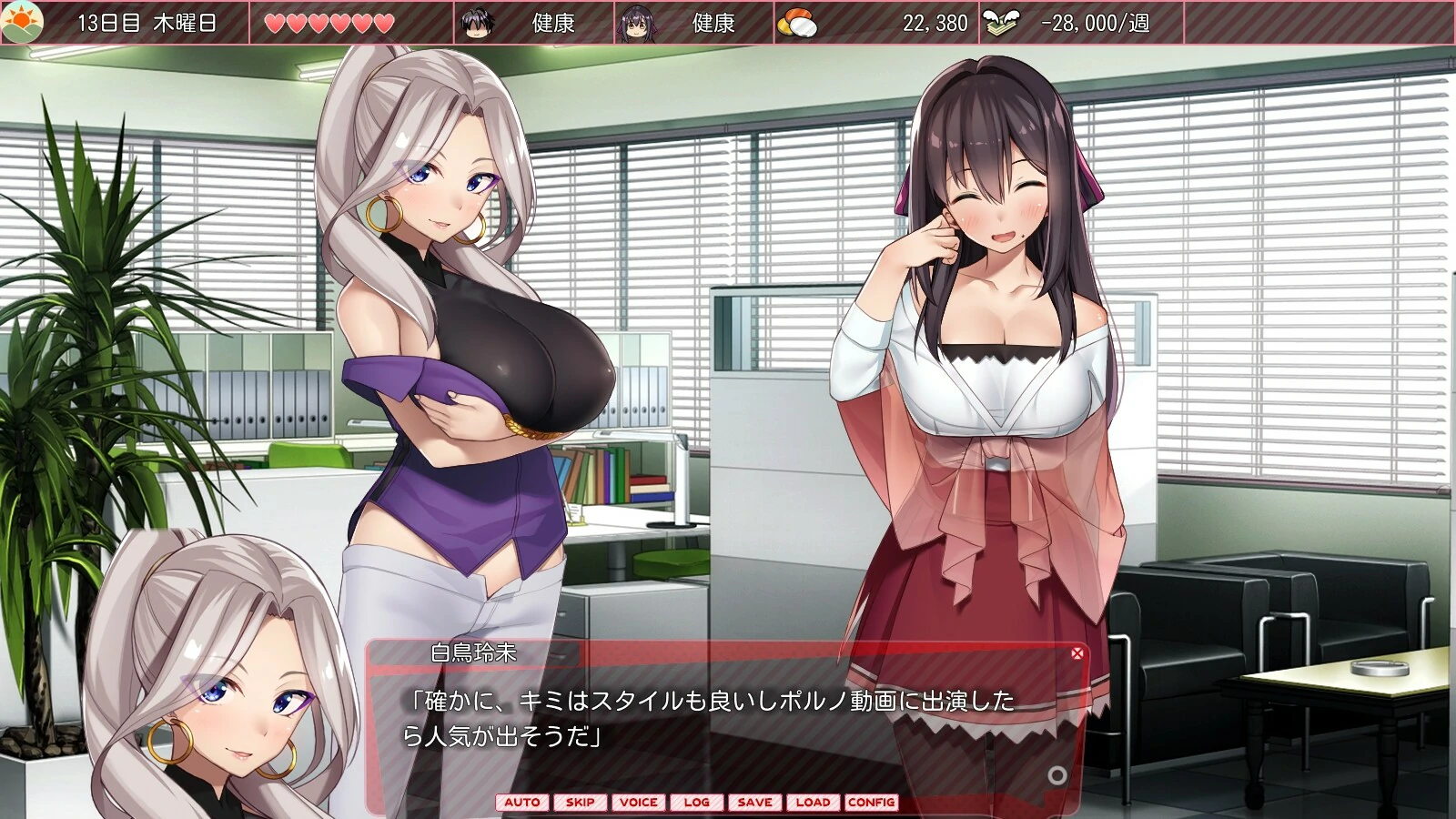1456x819 pixels.
Task: Open the CONFIG settings screen
Action: (871, 803)
